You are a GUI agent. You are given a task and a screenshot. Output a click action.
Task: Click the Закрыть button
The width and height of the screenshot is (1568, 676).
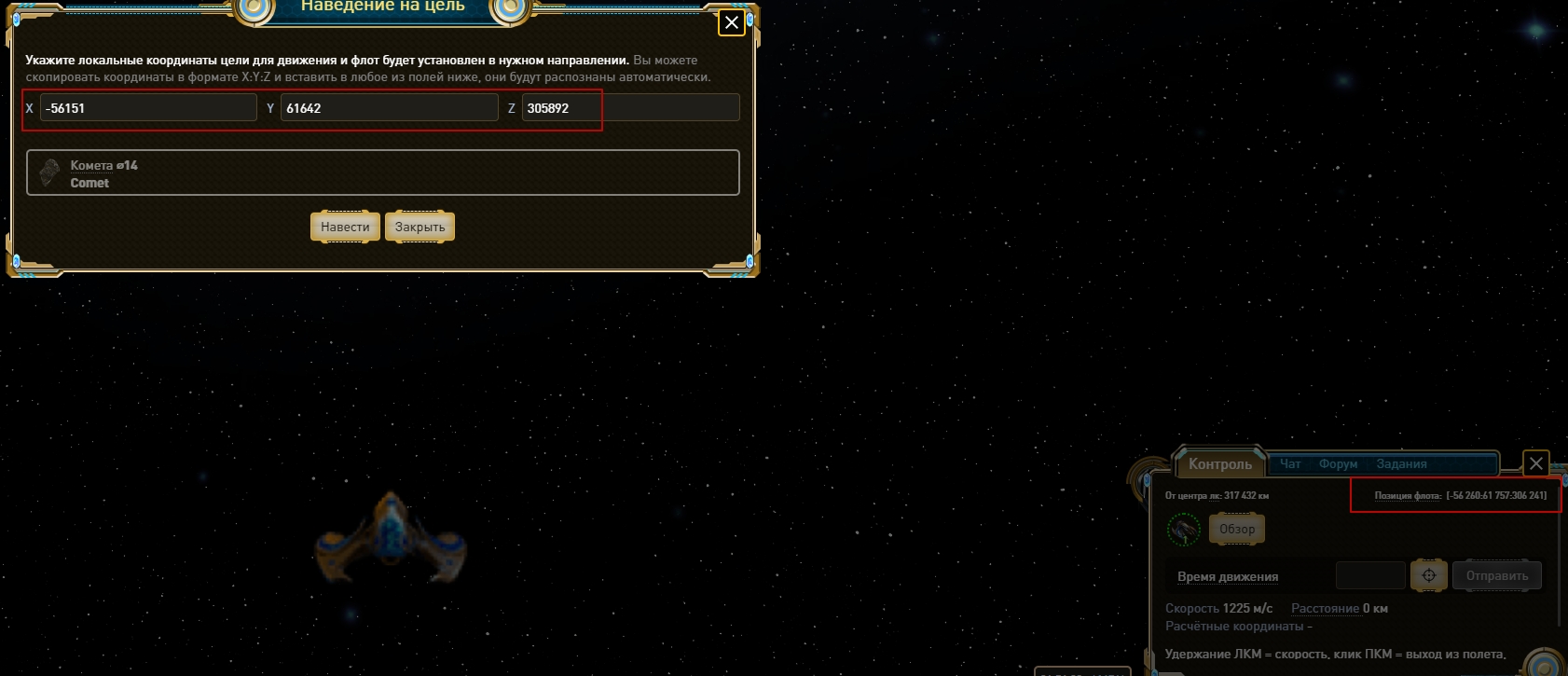[420, 227]
